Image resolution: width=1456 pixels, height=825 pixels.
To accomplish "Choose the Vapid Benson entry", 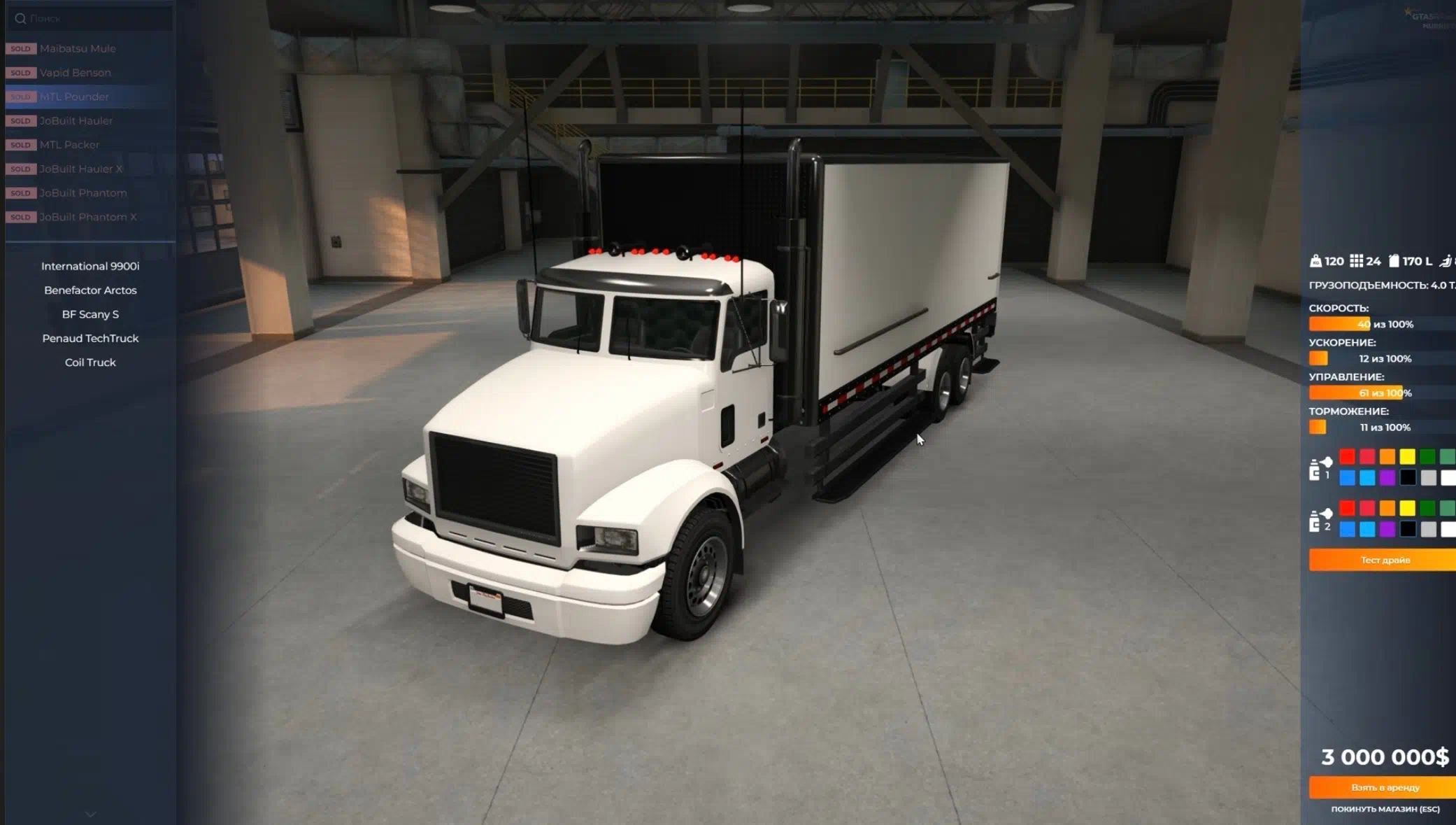I will (x=75, y=73).
